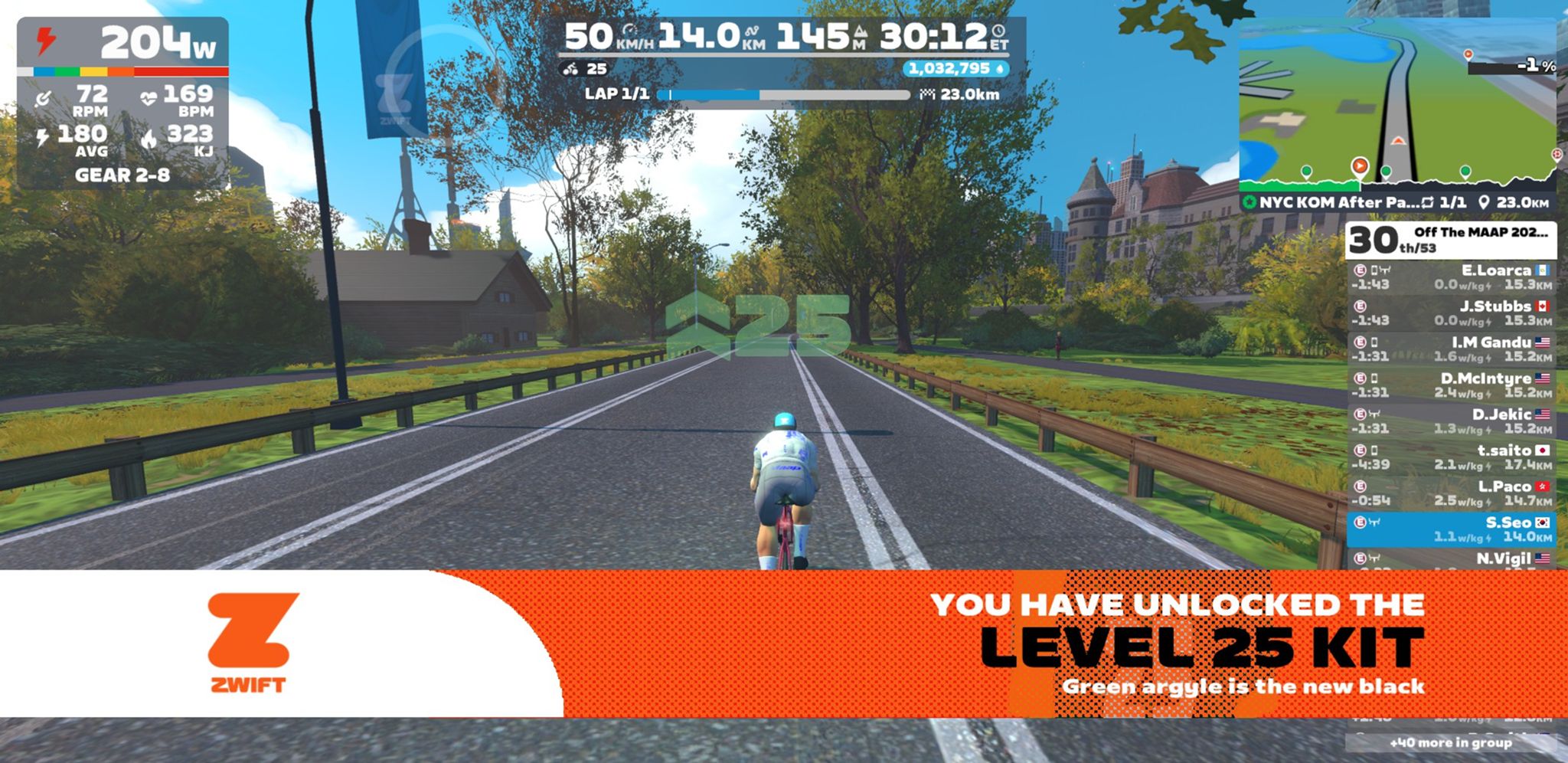Image resolution: width=1568 pixels, height=763 pixels.
Task: Click the NYC KOM After Party route label
Action: pyautogui.click(x=1331, y=203)
